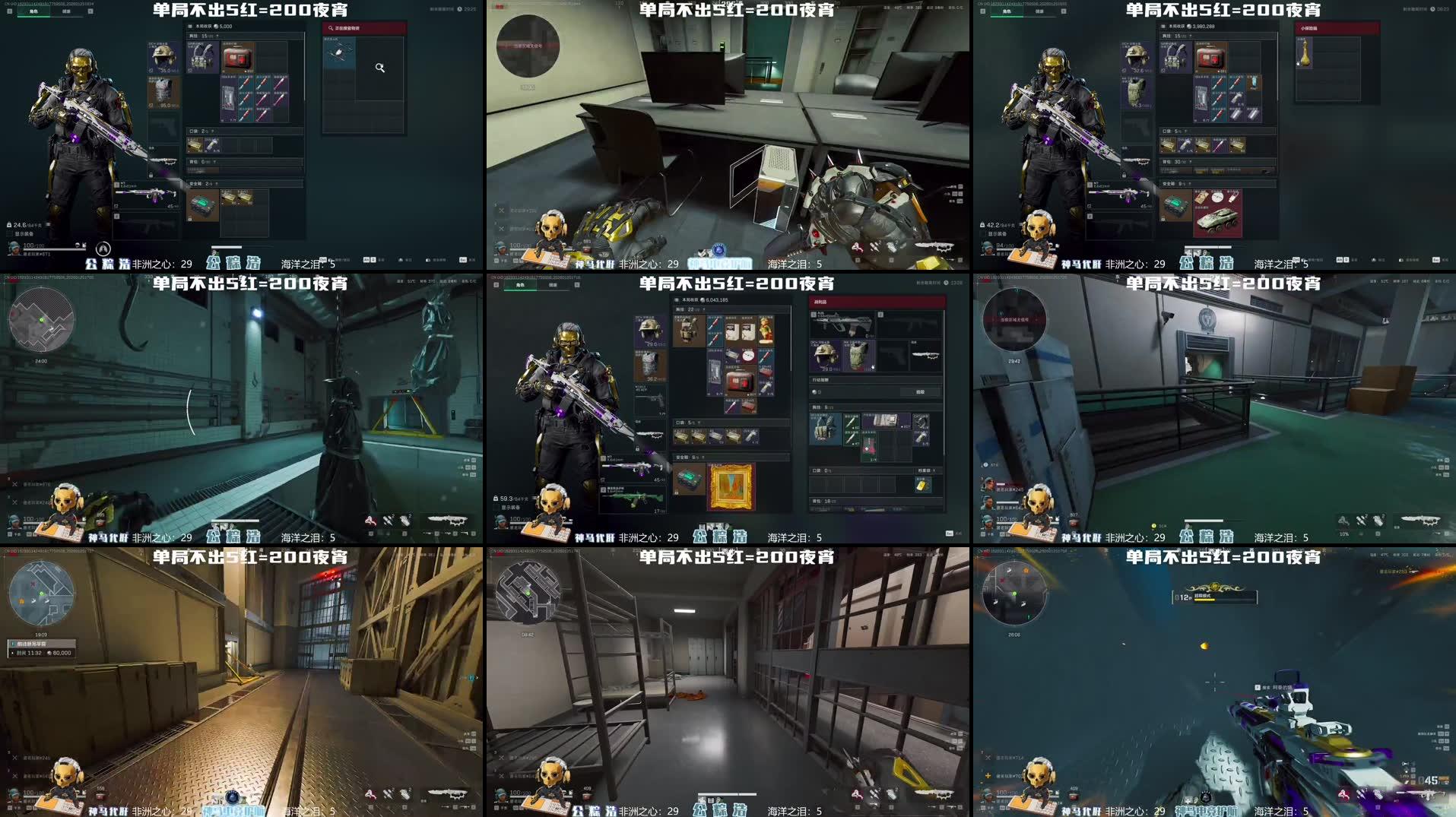
Task: Click the magnifier search icon in the loot panel
Action: (x=380, y=68)
